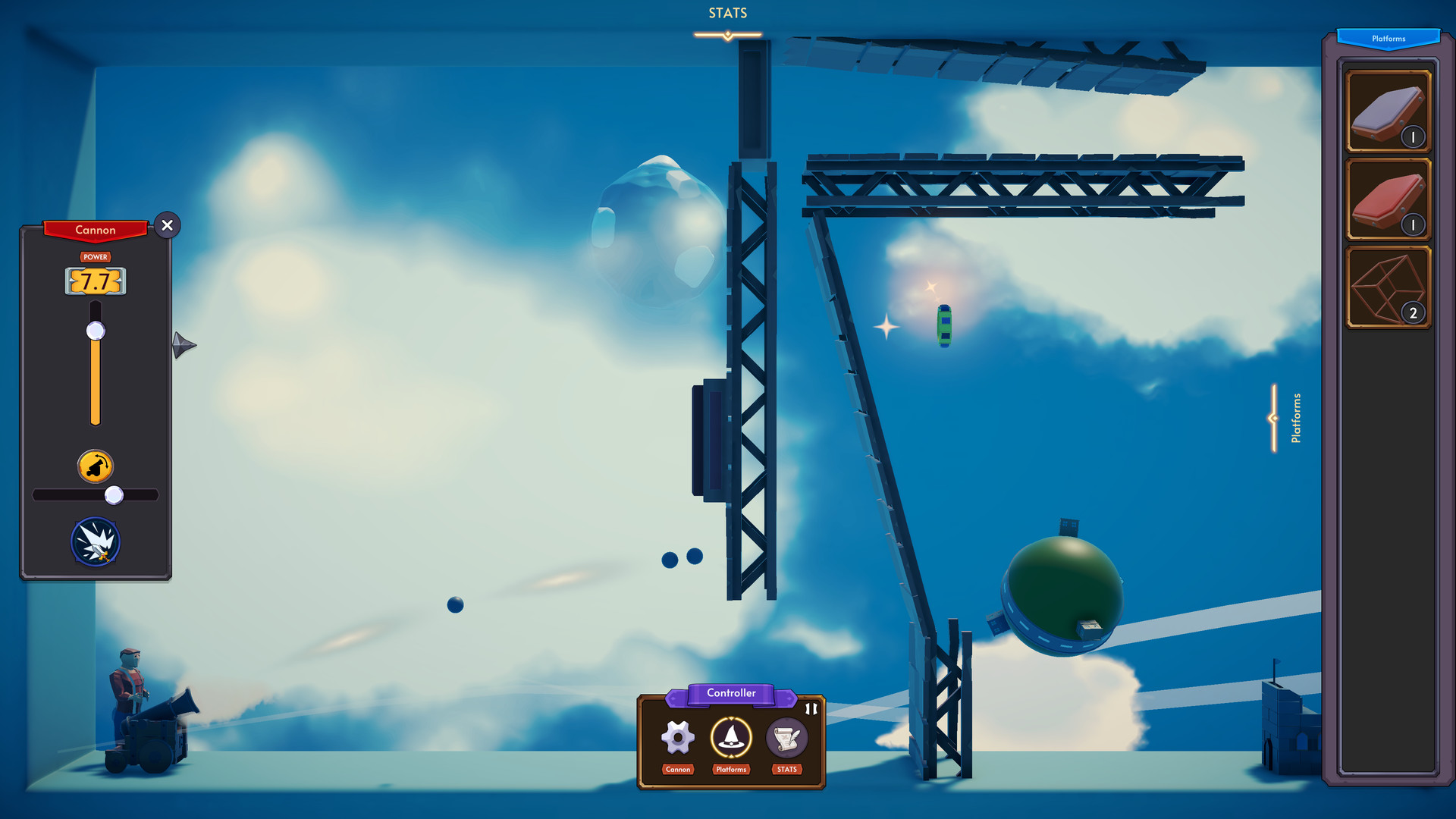Click the POWER label badge in the Cannon panel
The image size is (1456, 819).
(x=95, y=257)
